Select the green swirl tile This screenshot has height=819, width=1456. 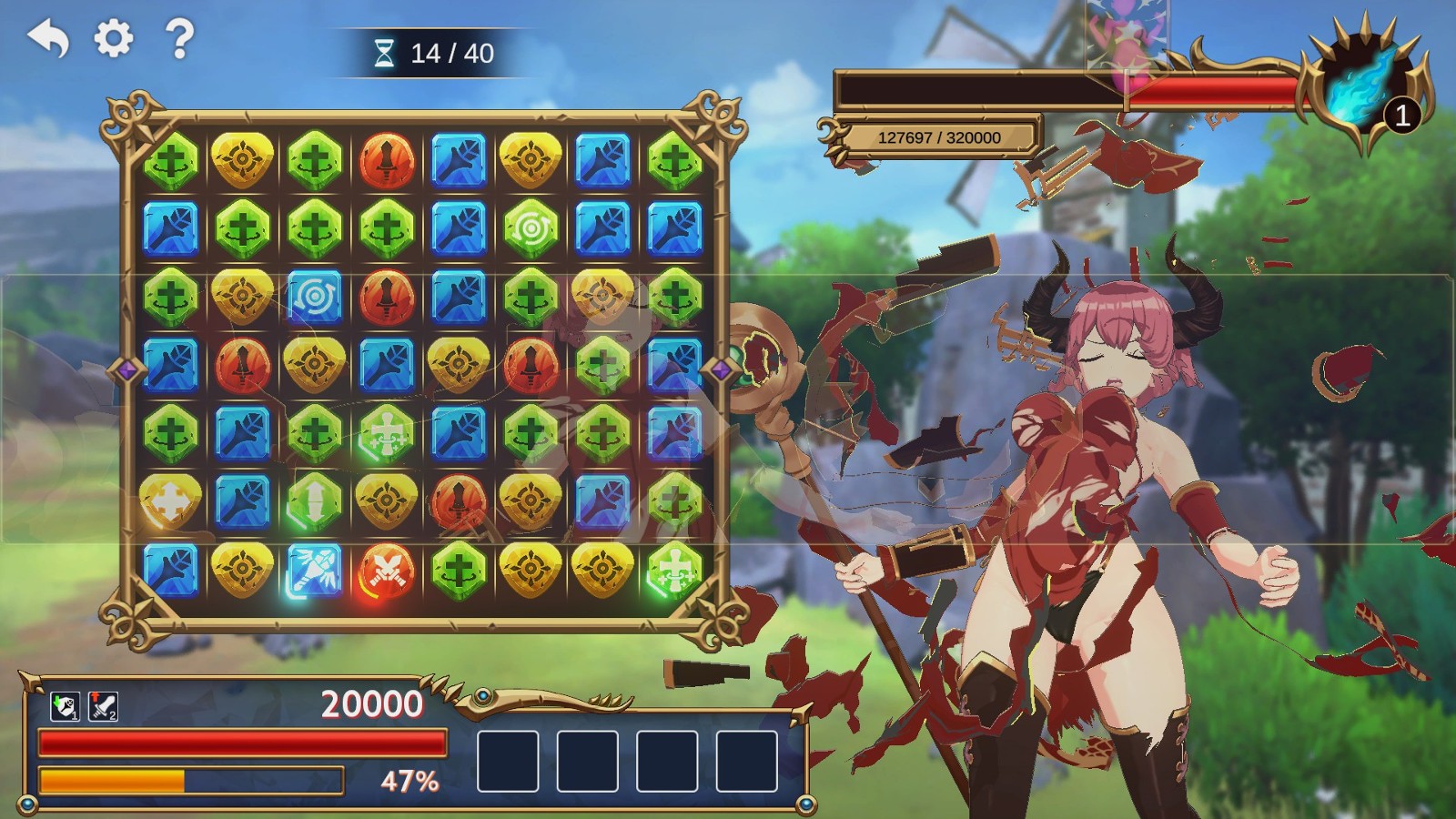point(531,228)
